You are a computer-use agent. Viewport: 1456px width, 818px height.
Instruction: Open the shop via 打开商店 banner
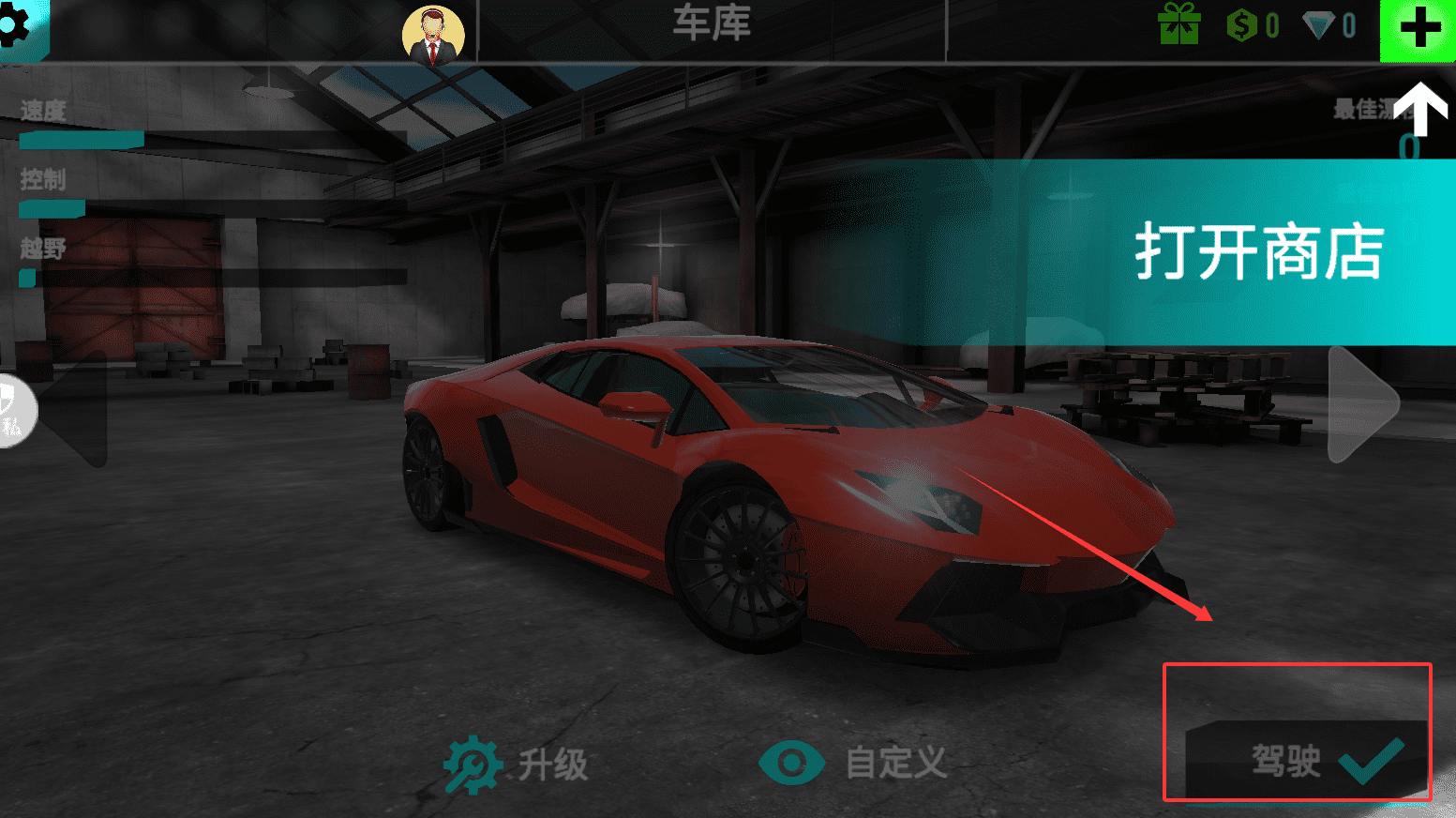pos(1257,251)
